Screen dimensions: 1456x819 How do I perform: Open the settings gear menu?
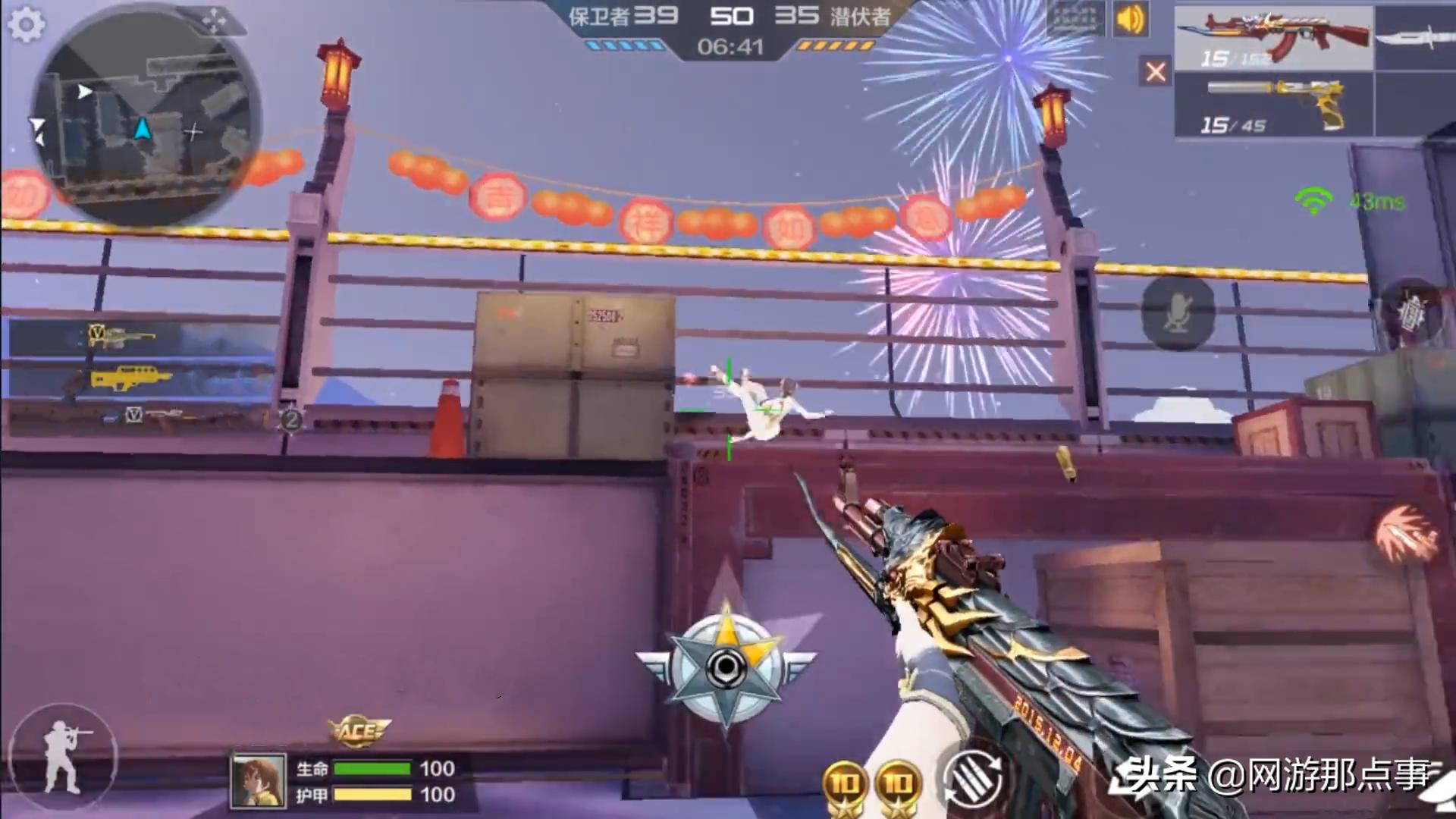(x=27, y=25)
